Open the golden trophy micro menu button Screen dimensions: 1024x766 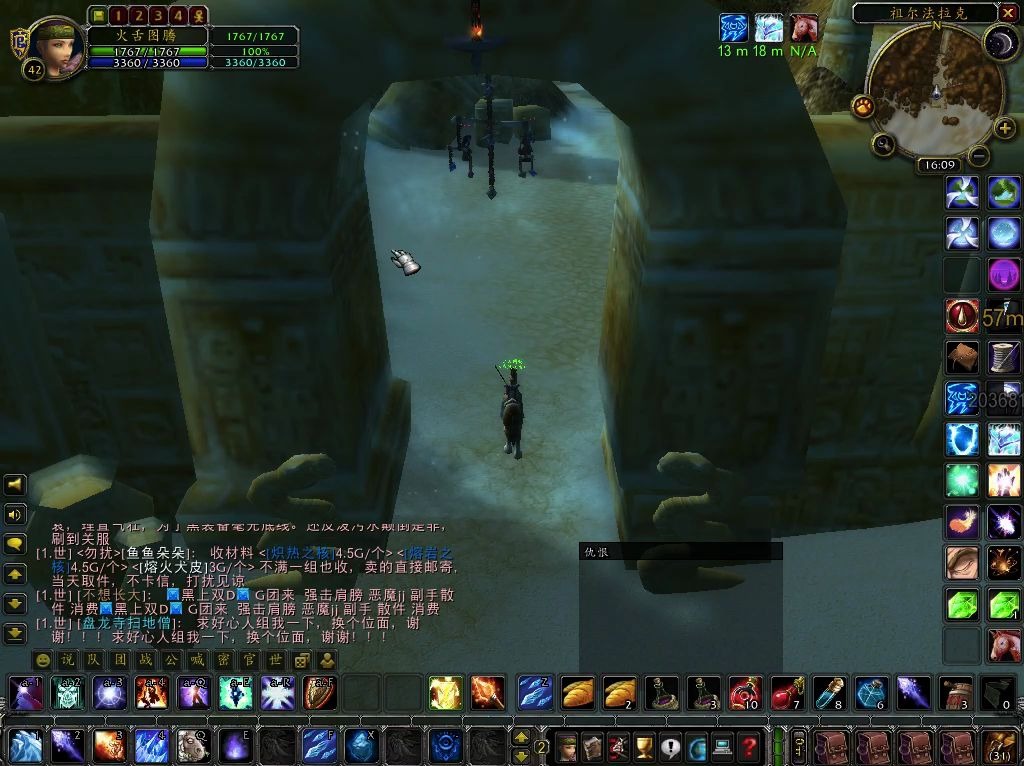(644, 745)
